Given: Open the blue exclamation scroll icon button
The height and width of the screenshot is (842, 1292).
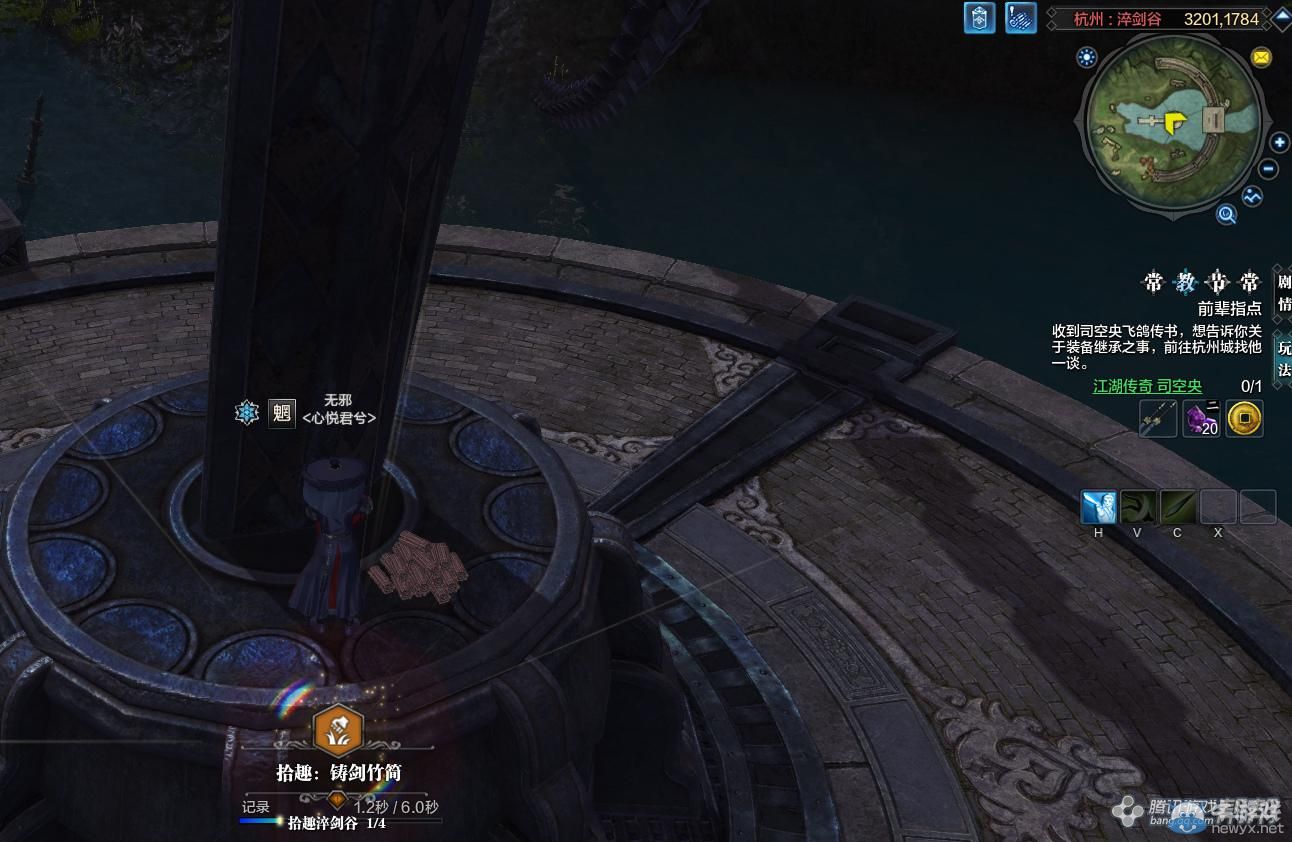Looking at the screenshot, I should 1020,18.
